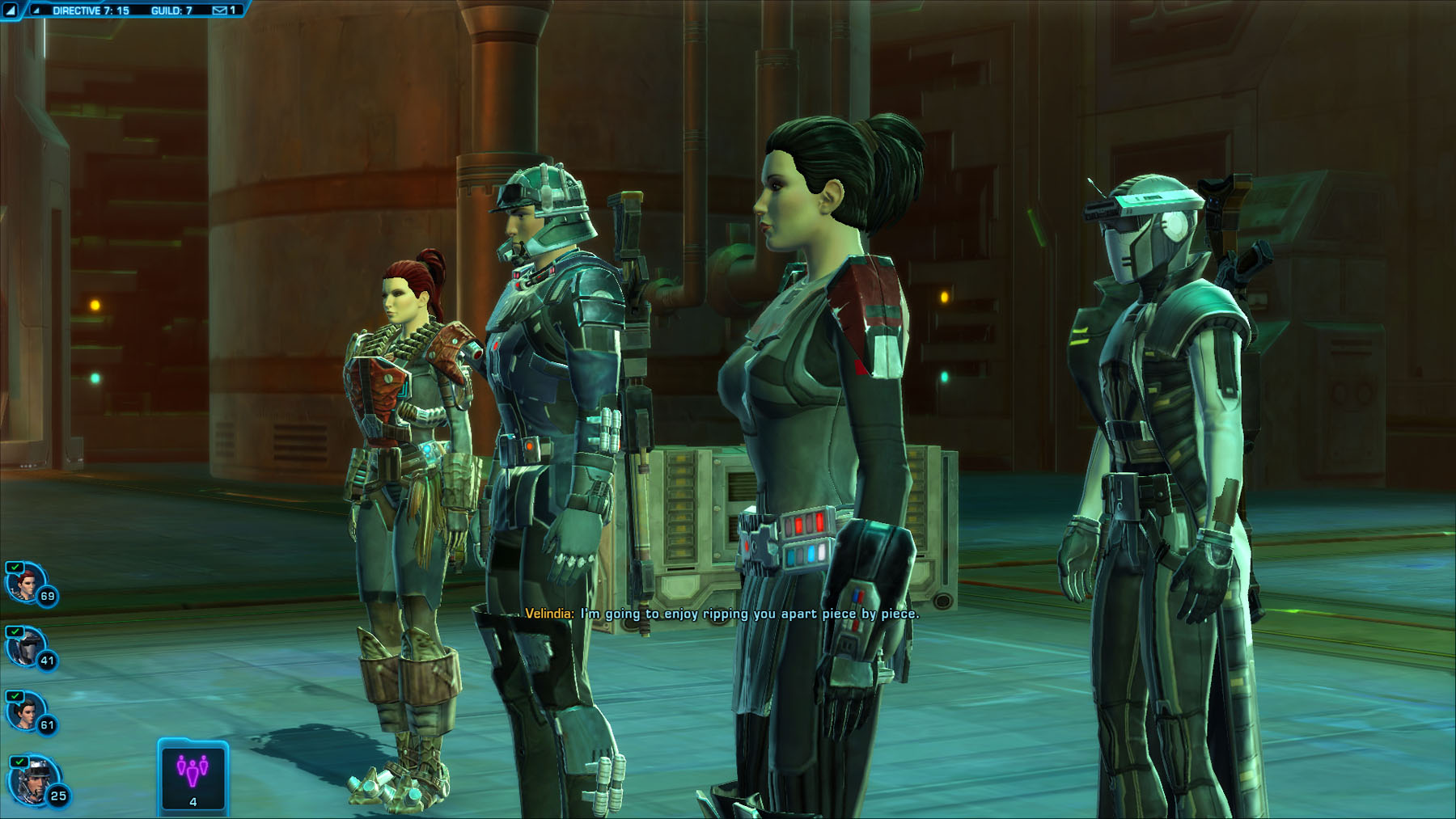Select the red-haired party member portrait

coord(24,582)
